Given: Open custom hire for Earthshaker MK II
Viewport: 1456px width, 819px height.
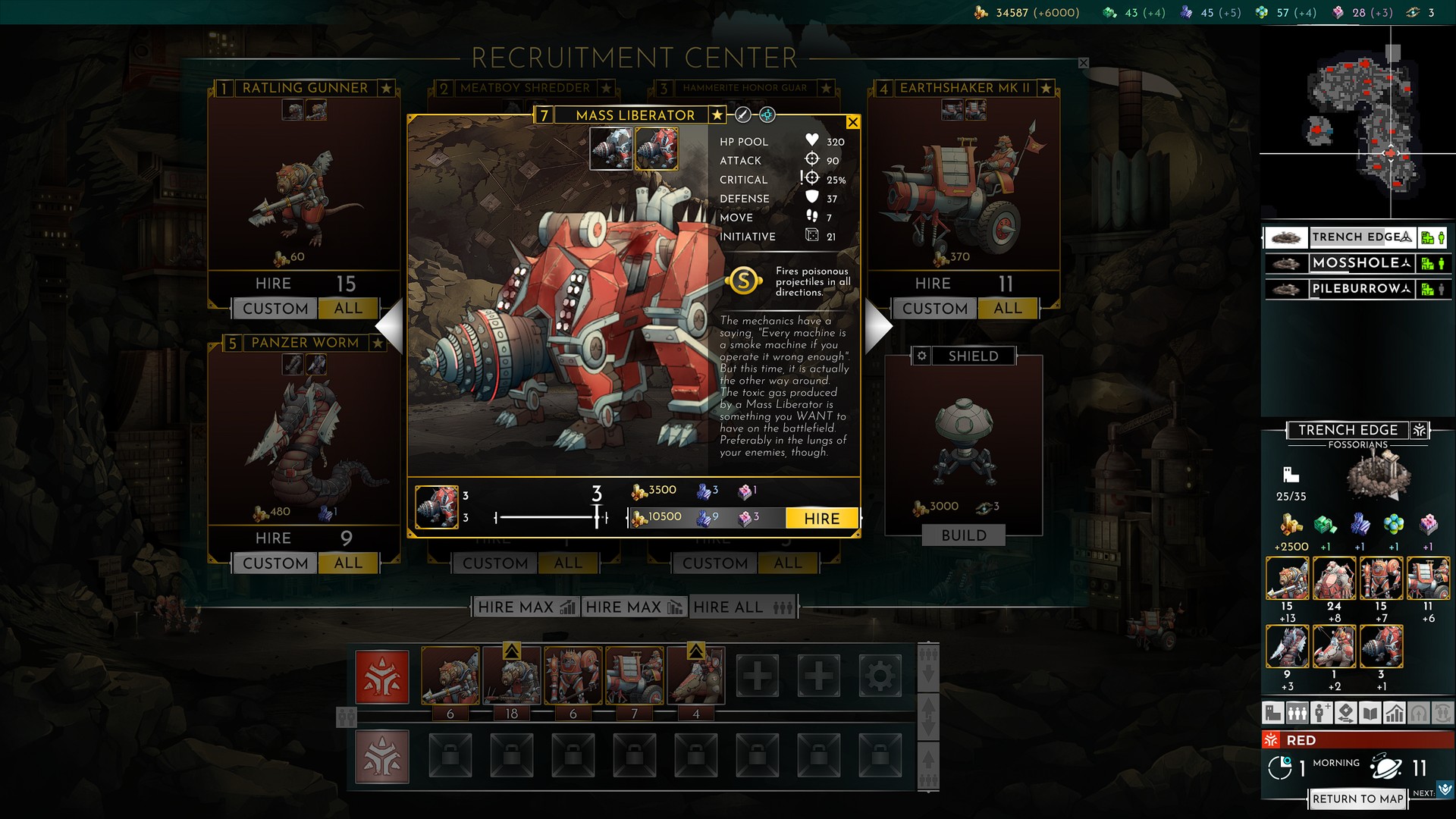Looking at the screenshot, I should [935, 309].
